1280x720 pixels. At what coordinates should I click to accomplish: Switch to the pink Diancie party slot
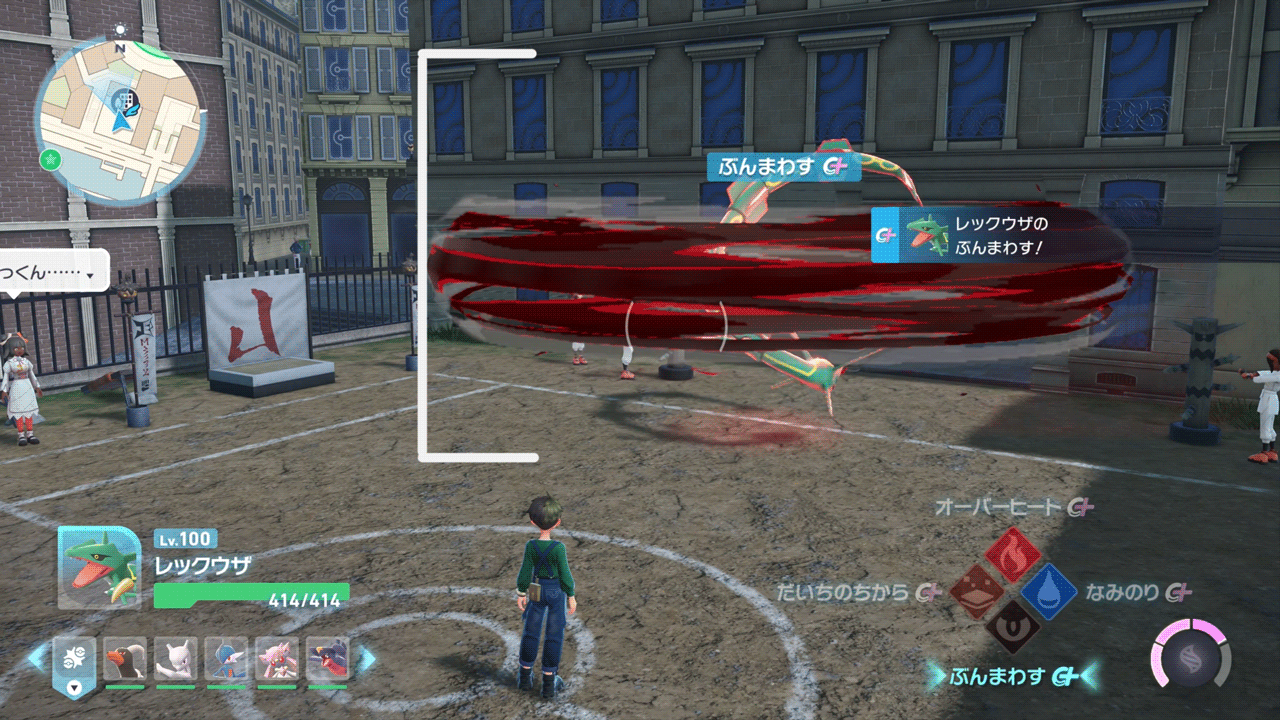[277, 659]
